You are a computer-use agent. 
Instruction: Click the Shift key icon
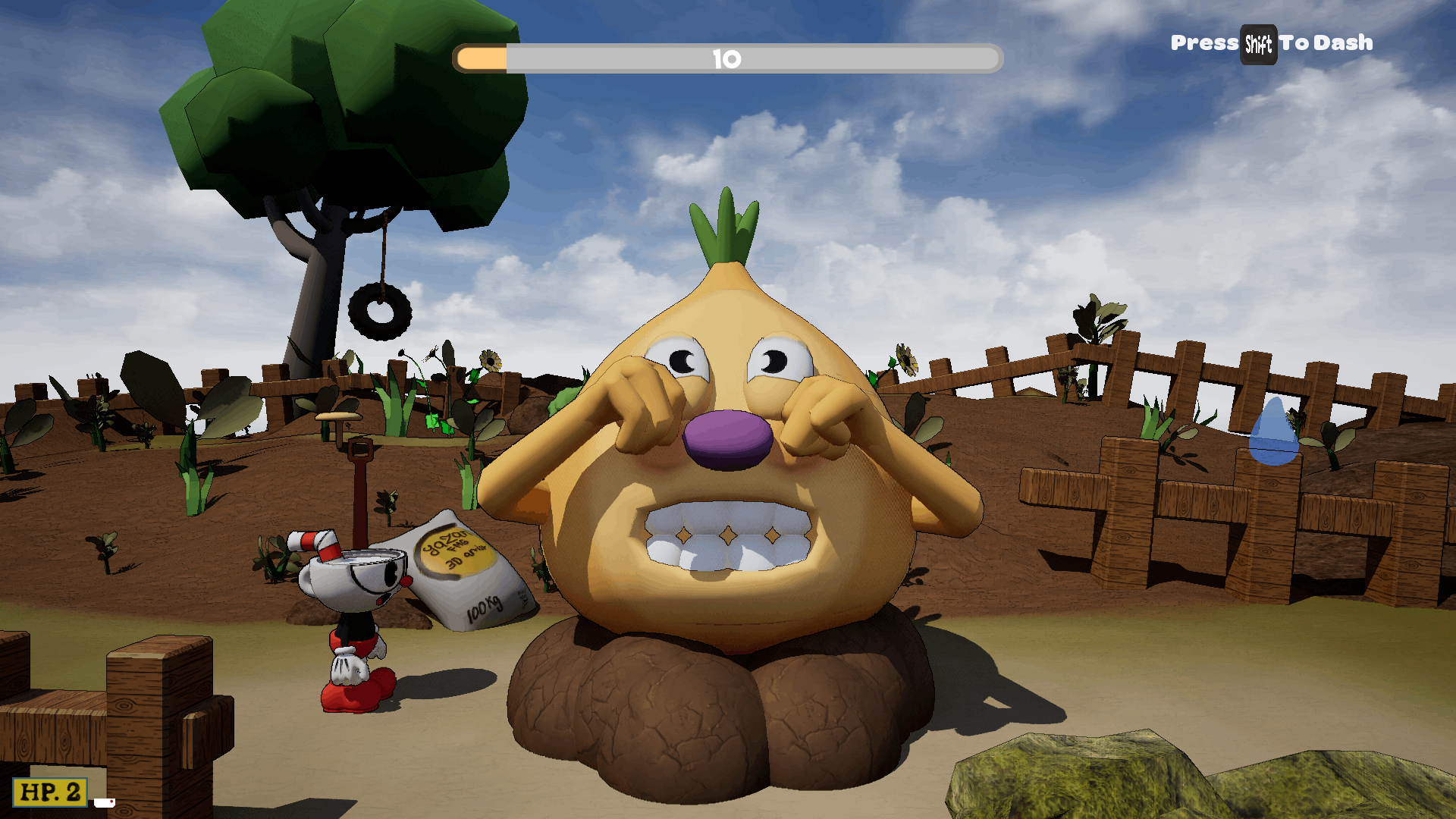coord(1258,43)
